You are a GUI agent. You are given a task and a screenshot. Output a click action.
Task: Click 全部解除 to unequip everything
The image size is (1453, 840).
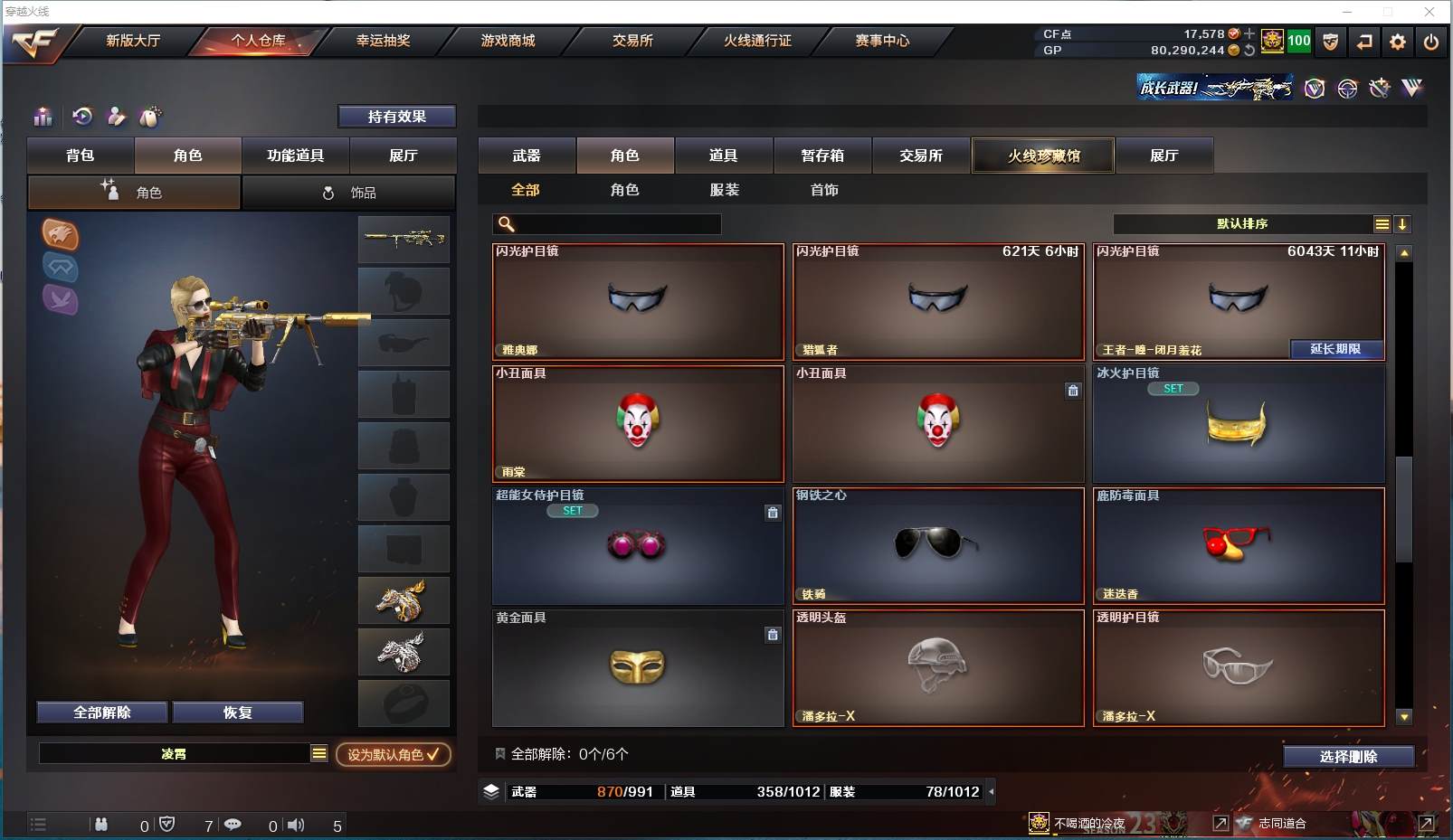pos(102,713)
